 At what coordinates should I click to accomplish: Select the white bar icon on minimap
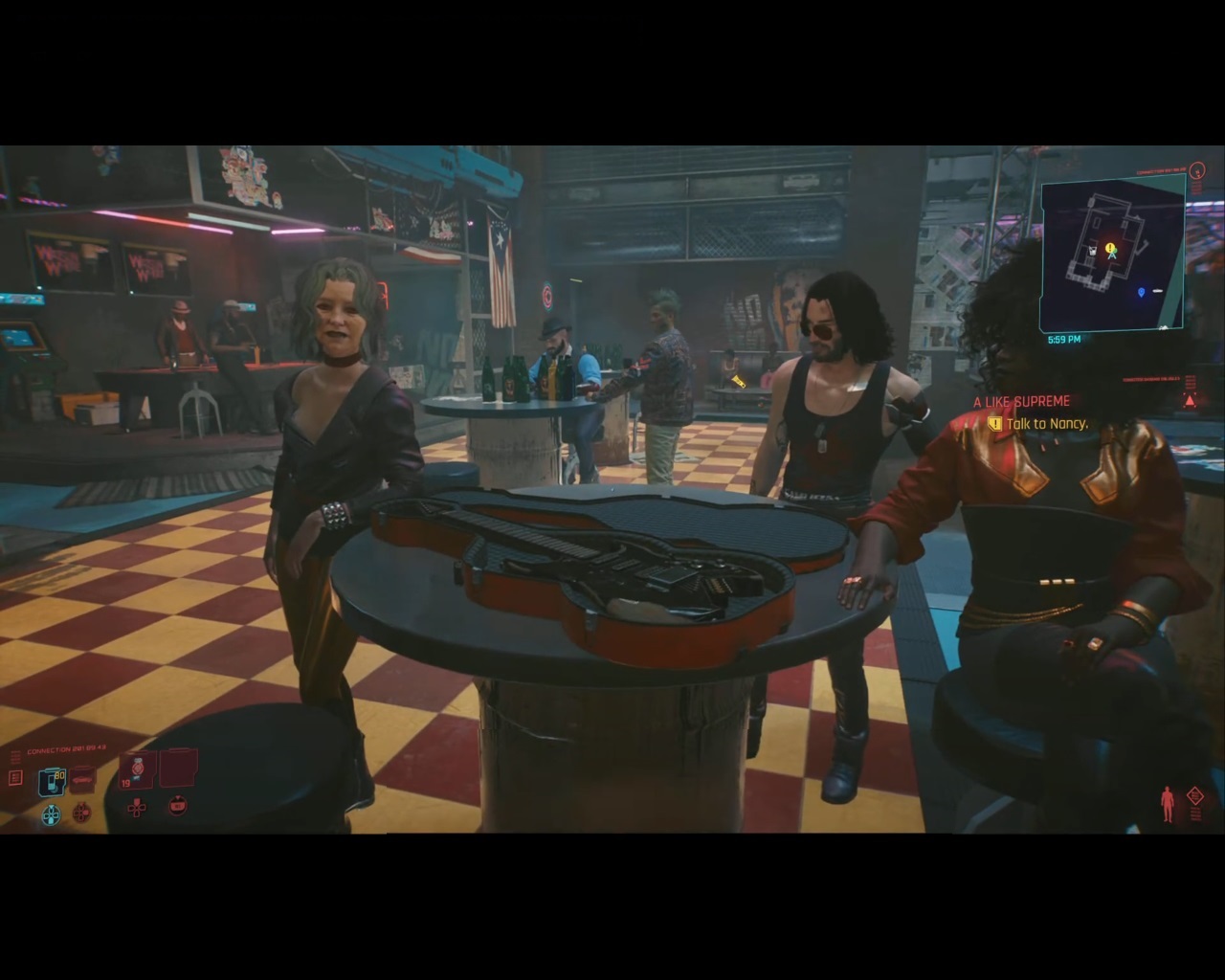point(1157,291)
